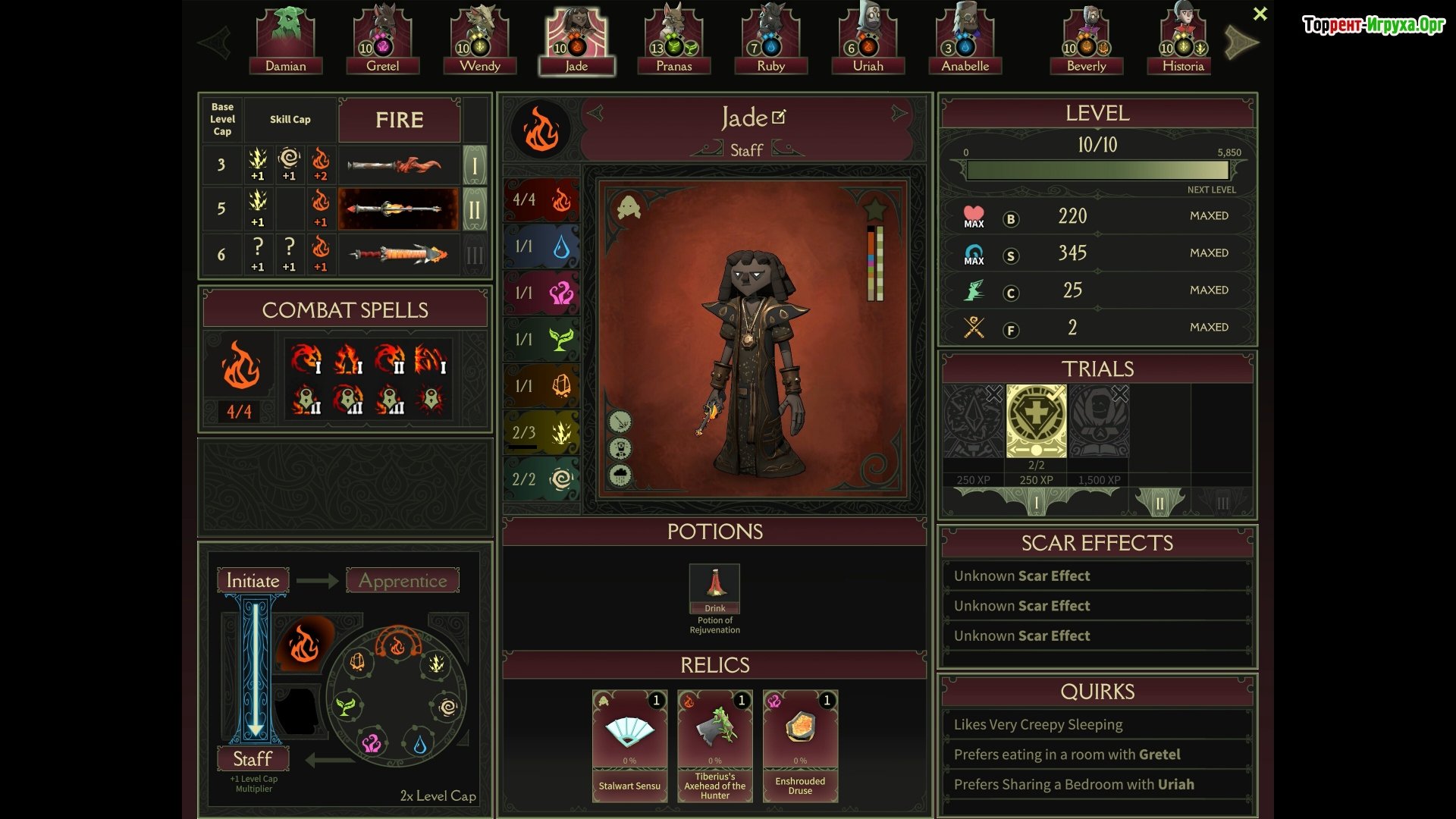Click the Initiate rank button
The height and width of the screenshot is (819, 1456).
pos(253,581)
